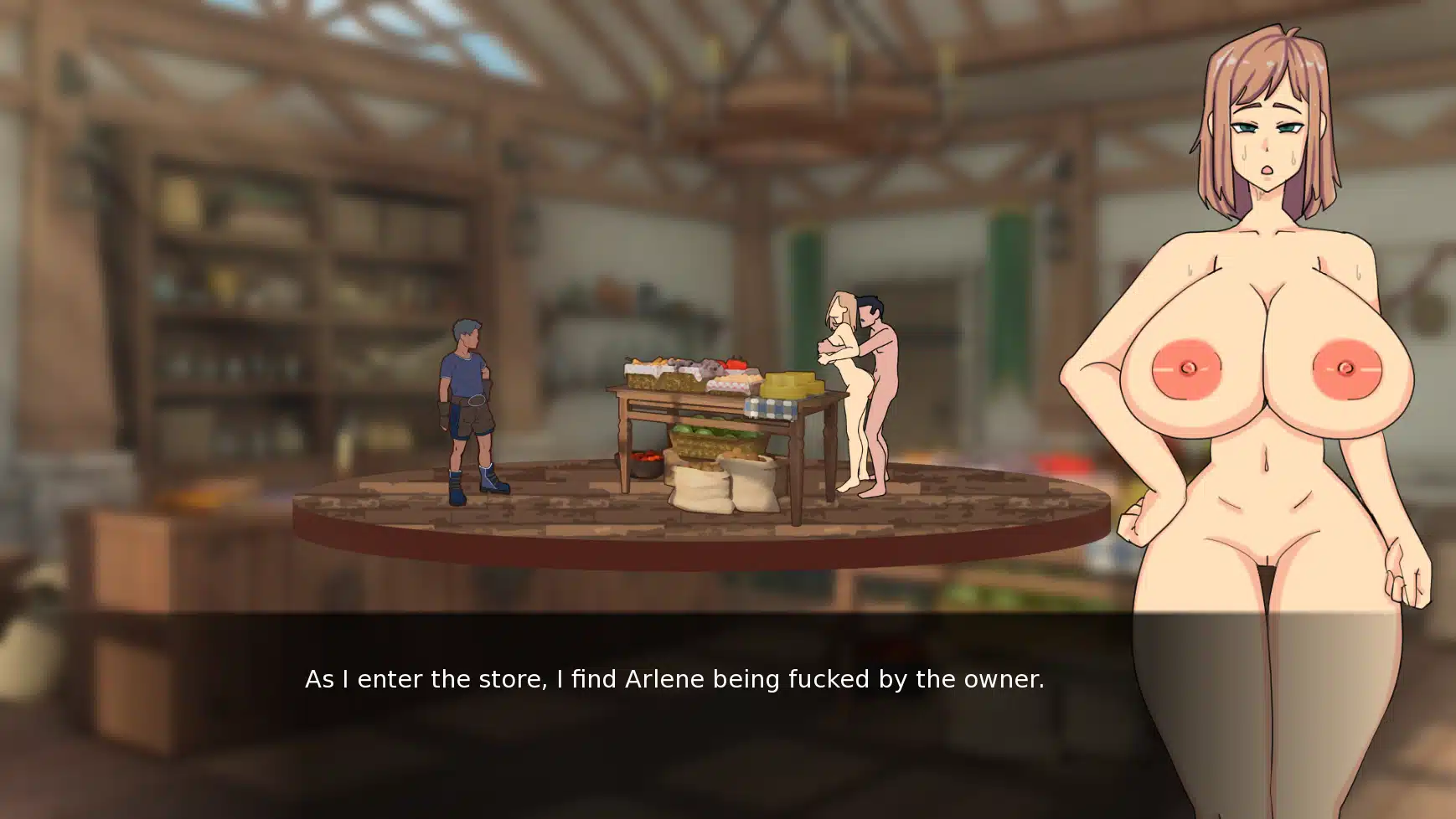Advance the dialogue in the text box

click(674, 680)
